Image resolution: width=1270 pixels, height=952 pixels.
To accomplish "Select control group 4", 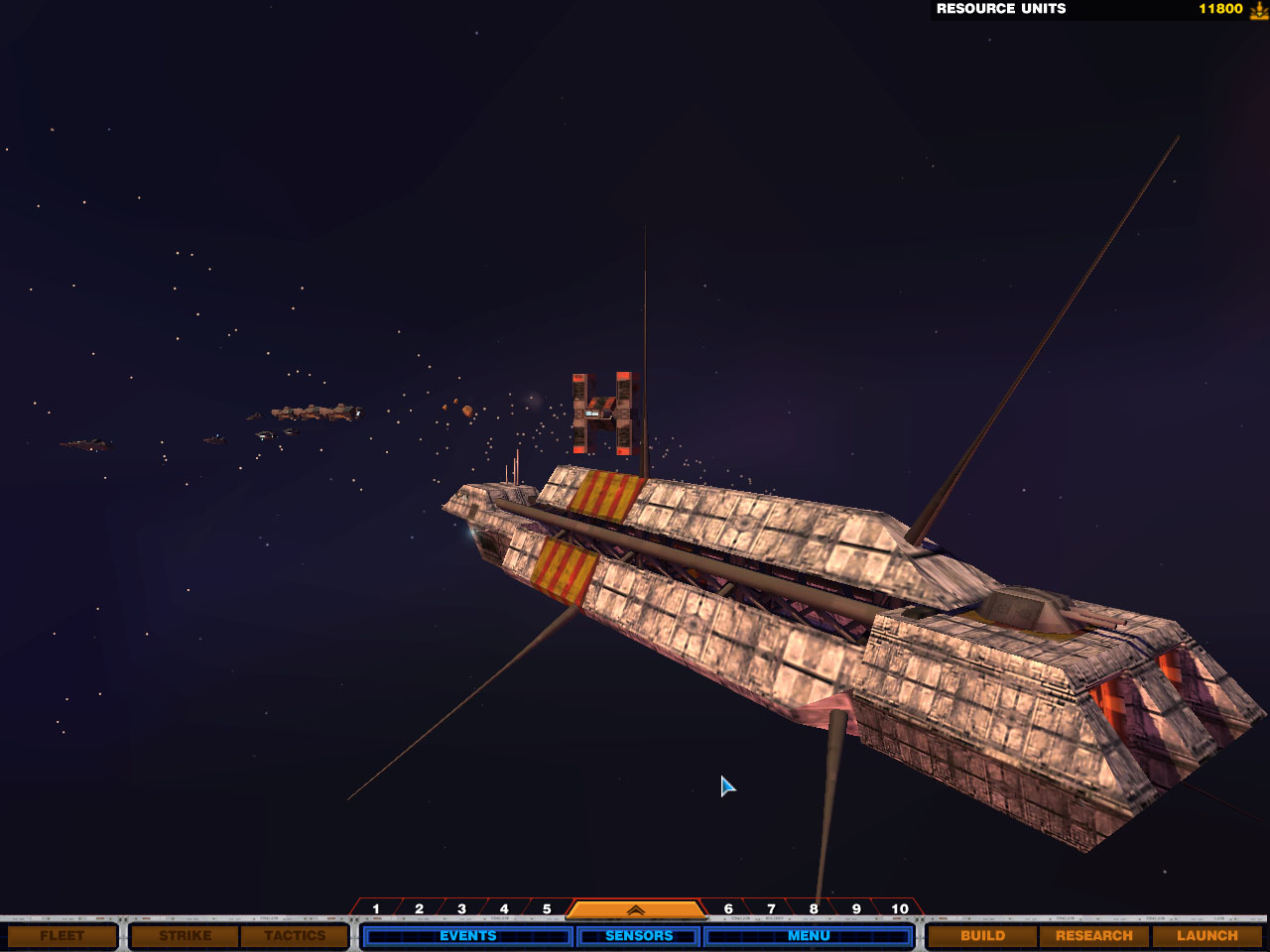I will click(x=504, y=908).
